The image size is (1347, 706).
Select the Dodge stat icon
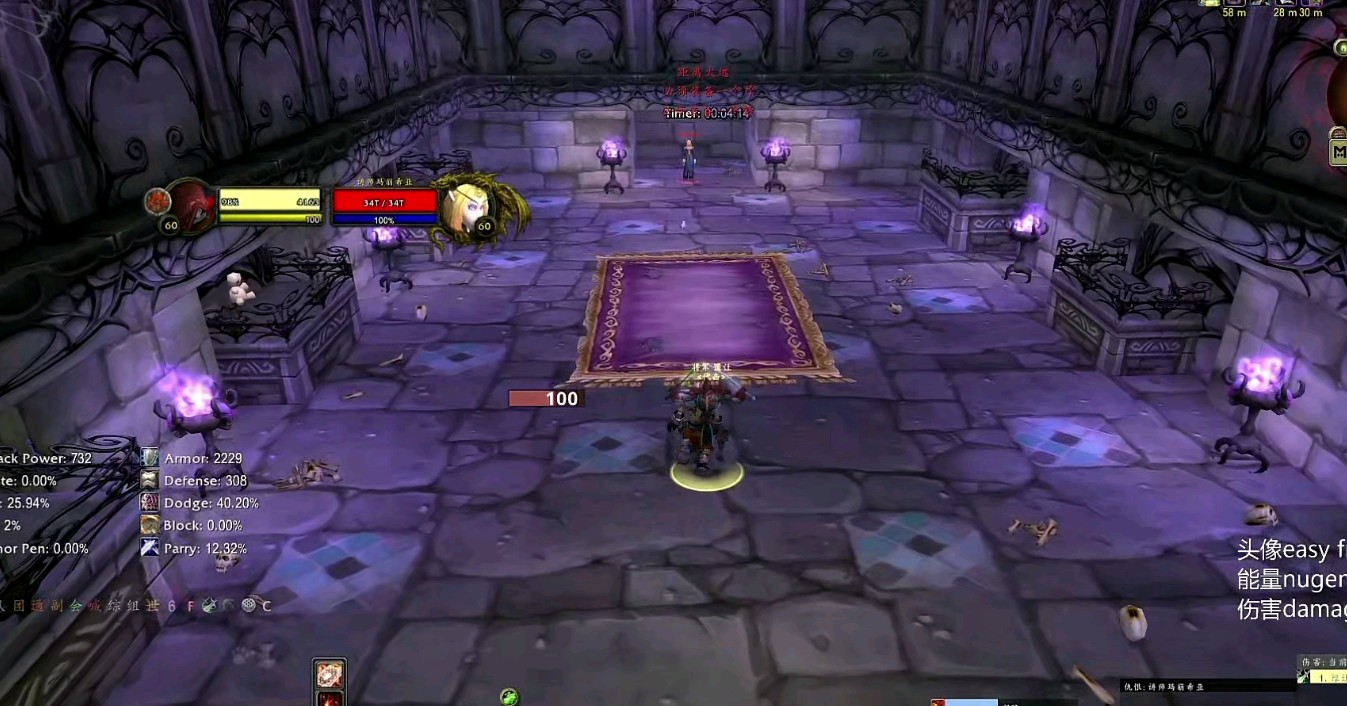(x=150, y=503)
